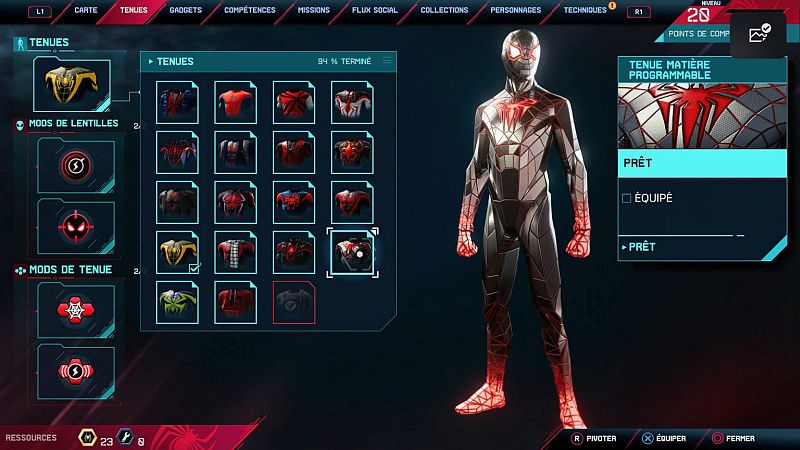Open the Carte tab
This screenshot has width=800, height=450.
[x=86, y=10]
